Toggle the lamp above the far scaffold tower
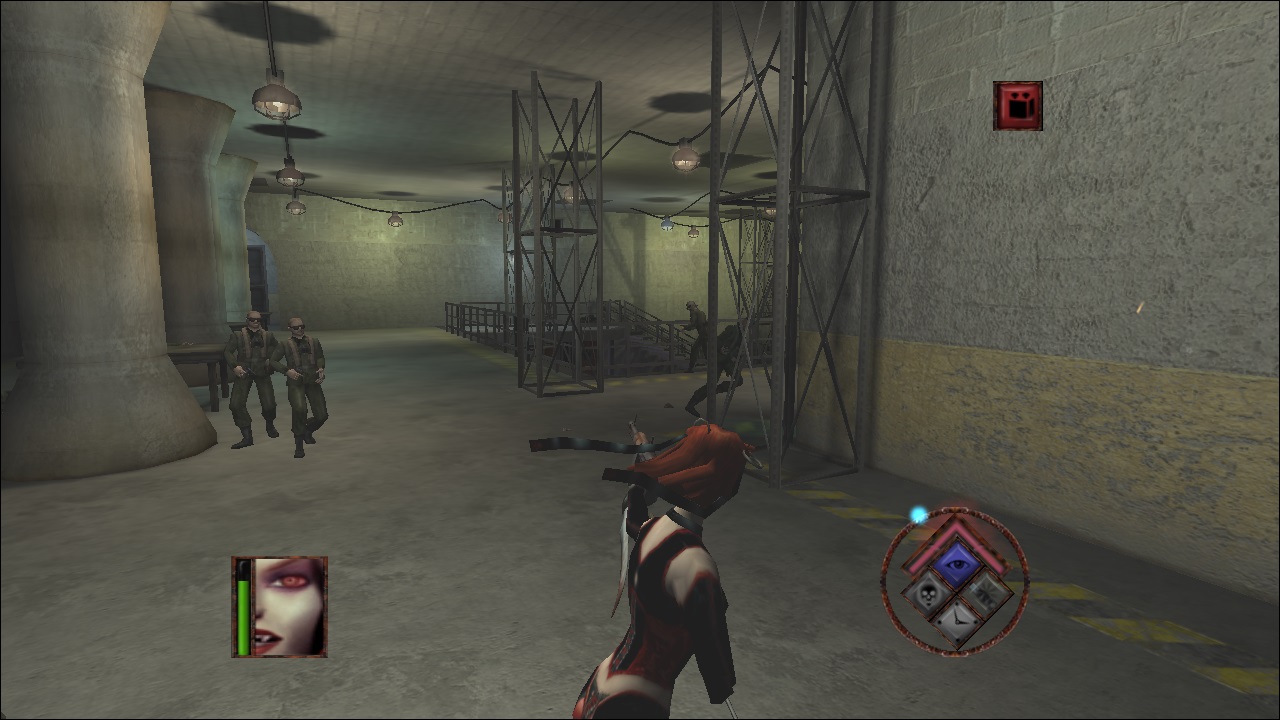 tap(684, 158)
